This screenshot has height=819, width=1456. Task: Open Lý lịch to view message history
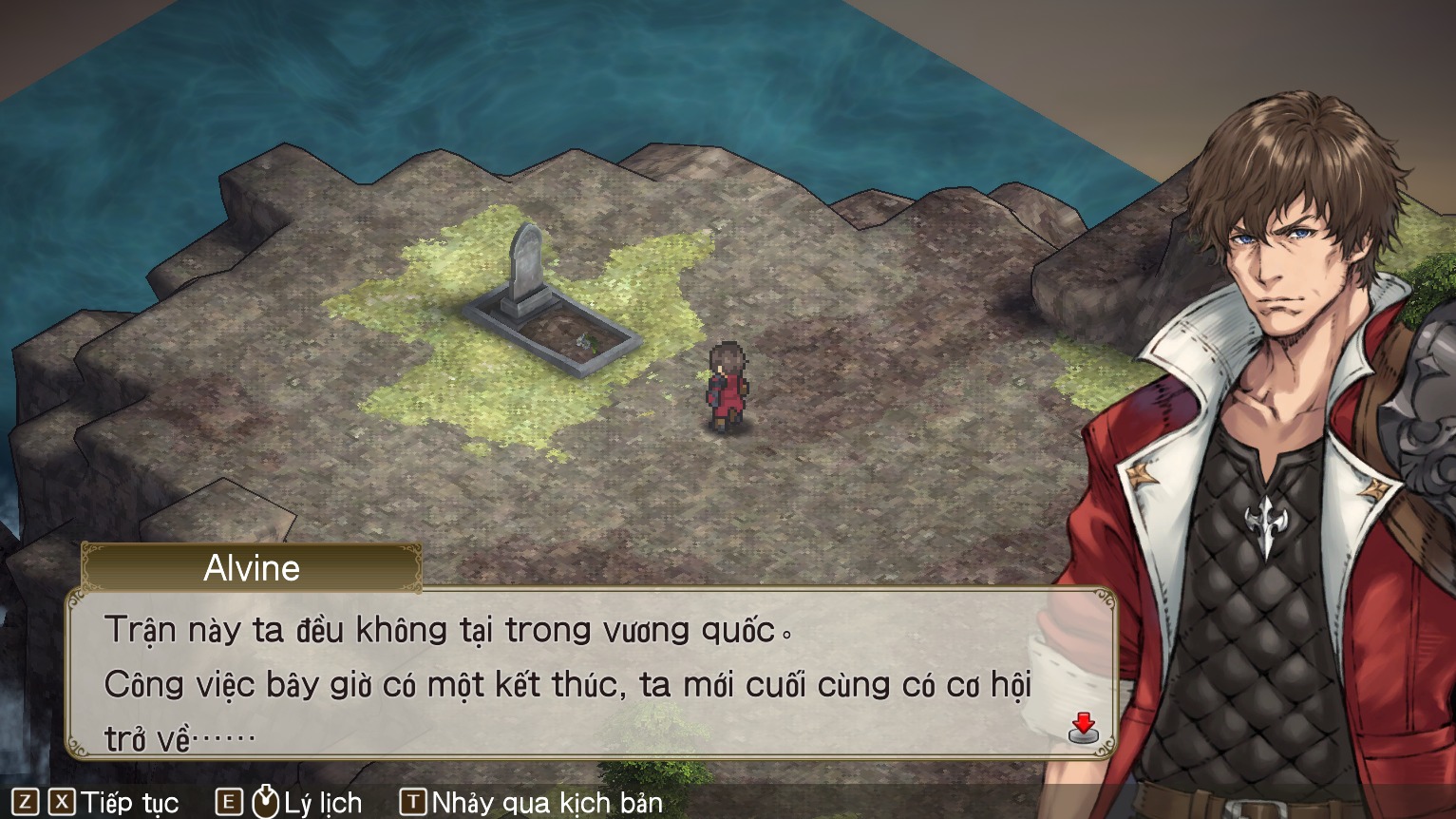pyautogui.click(x=323, y=803)
